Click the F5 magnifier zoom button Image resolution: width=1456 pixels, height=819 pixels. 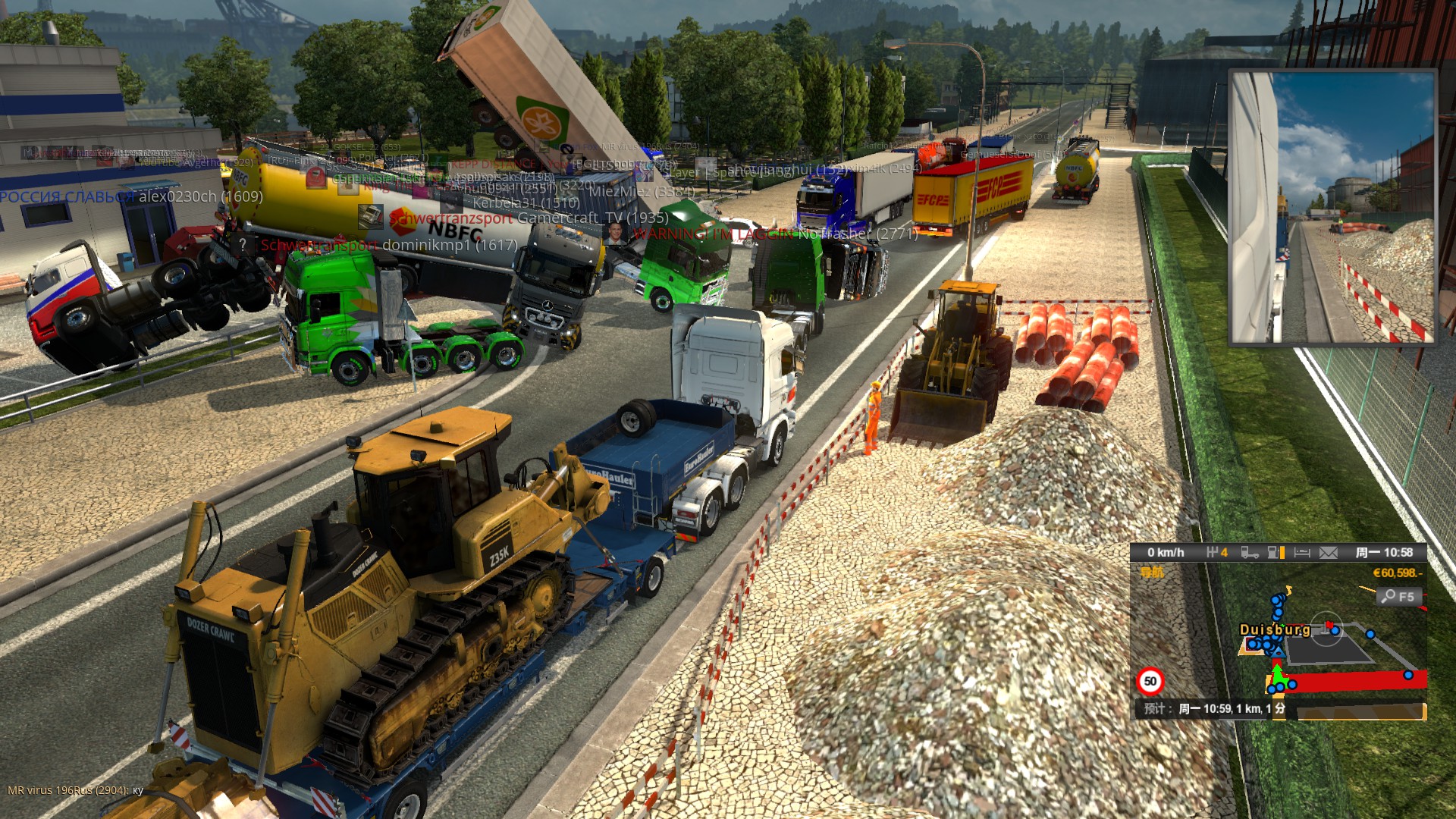[x=1397, y=597]
